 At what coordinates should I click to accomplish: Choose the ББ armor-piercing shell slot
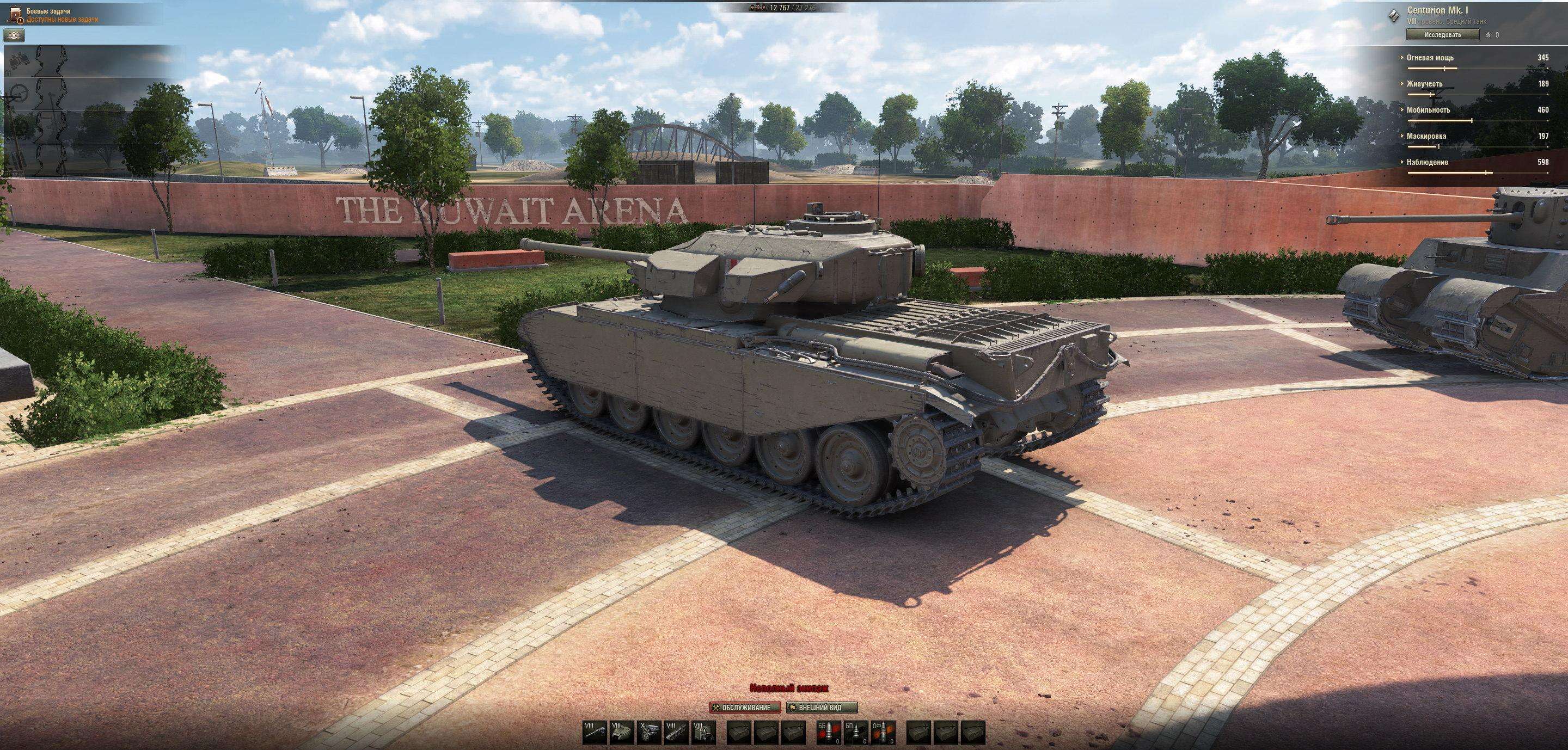coord(828,731)
